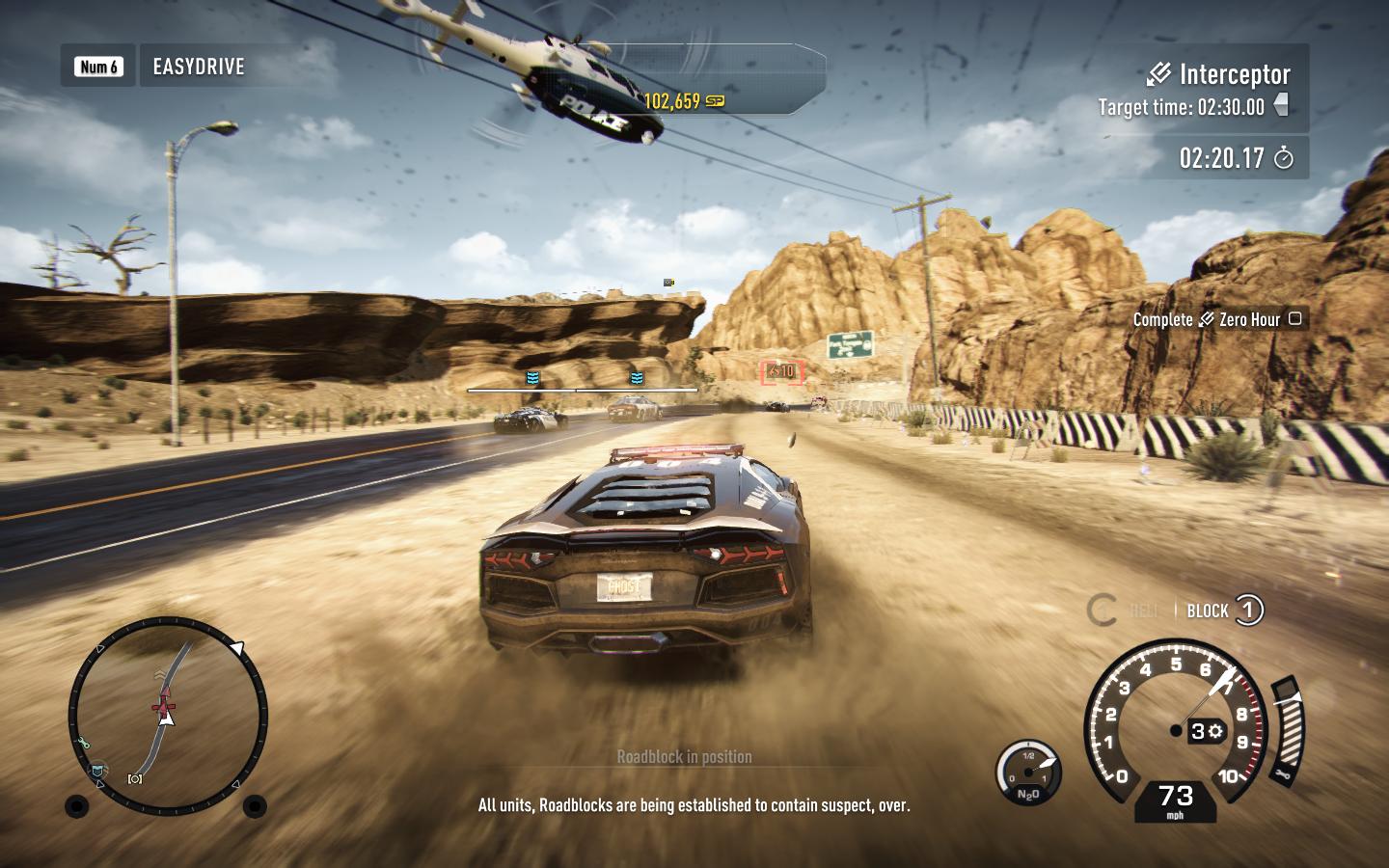Open the EasyDrive menu

(198, 67)
